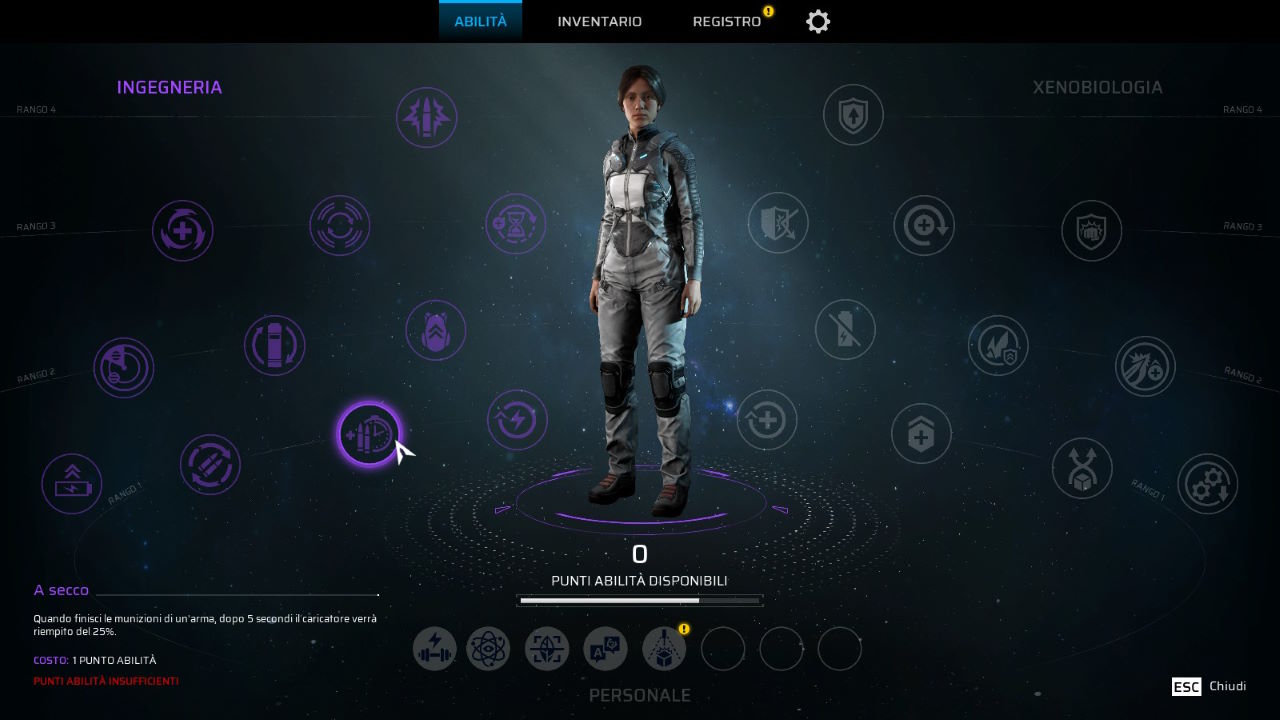Select the crossed-out battery skill node
1280x720 pixels.
pos(845,330)
